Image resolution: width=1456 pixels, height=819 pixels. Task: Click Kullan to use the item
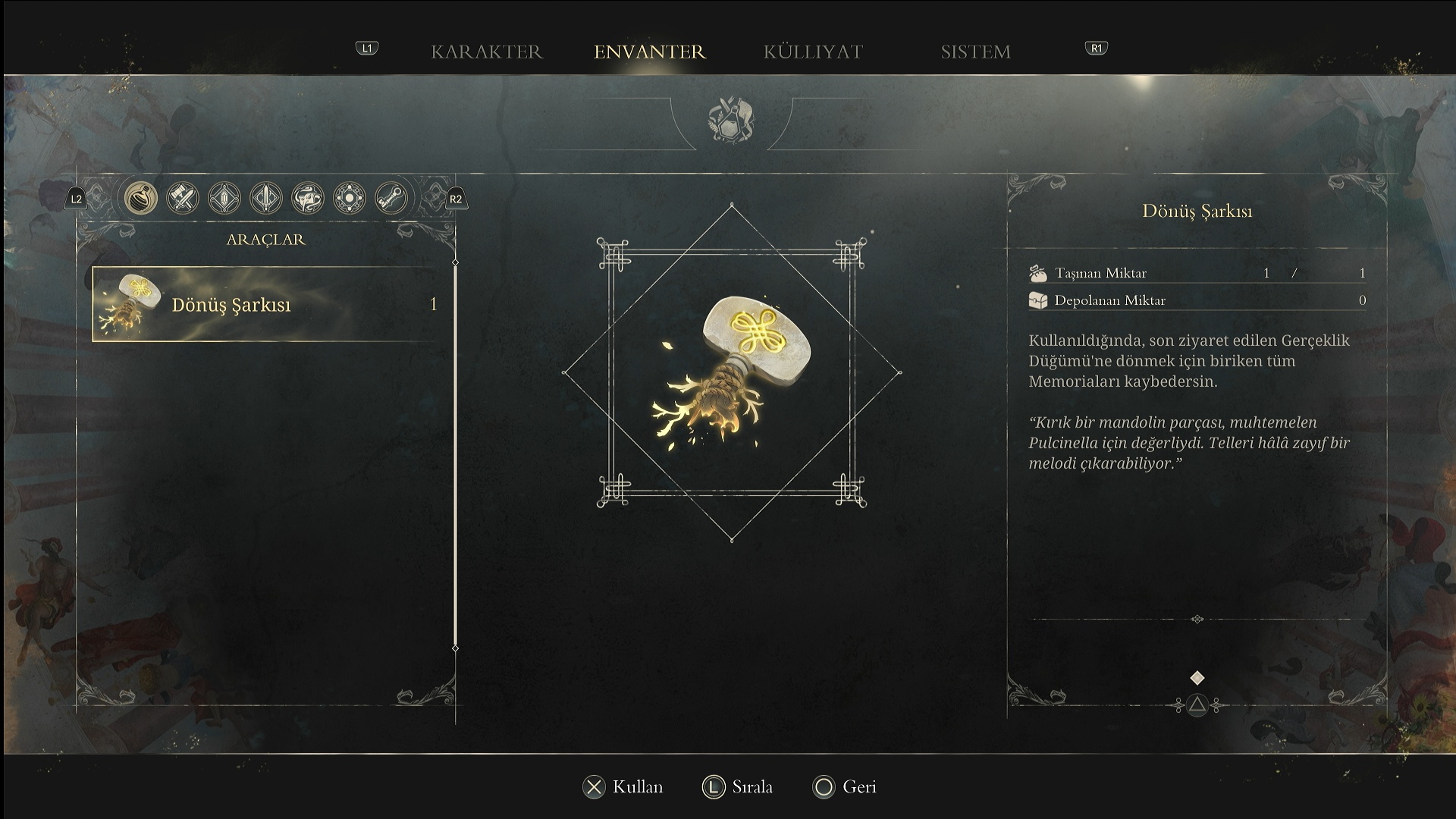tap(623, 787)
